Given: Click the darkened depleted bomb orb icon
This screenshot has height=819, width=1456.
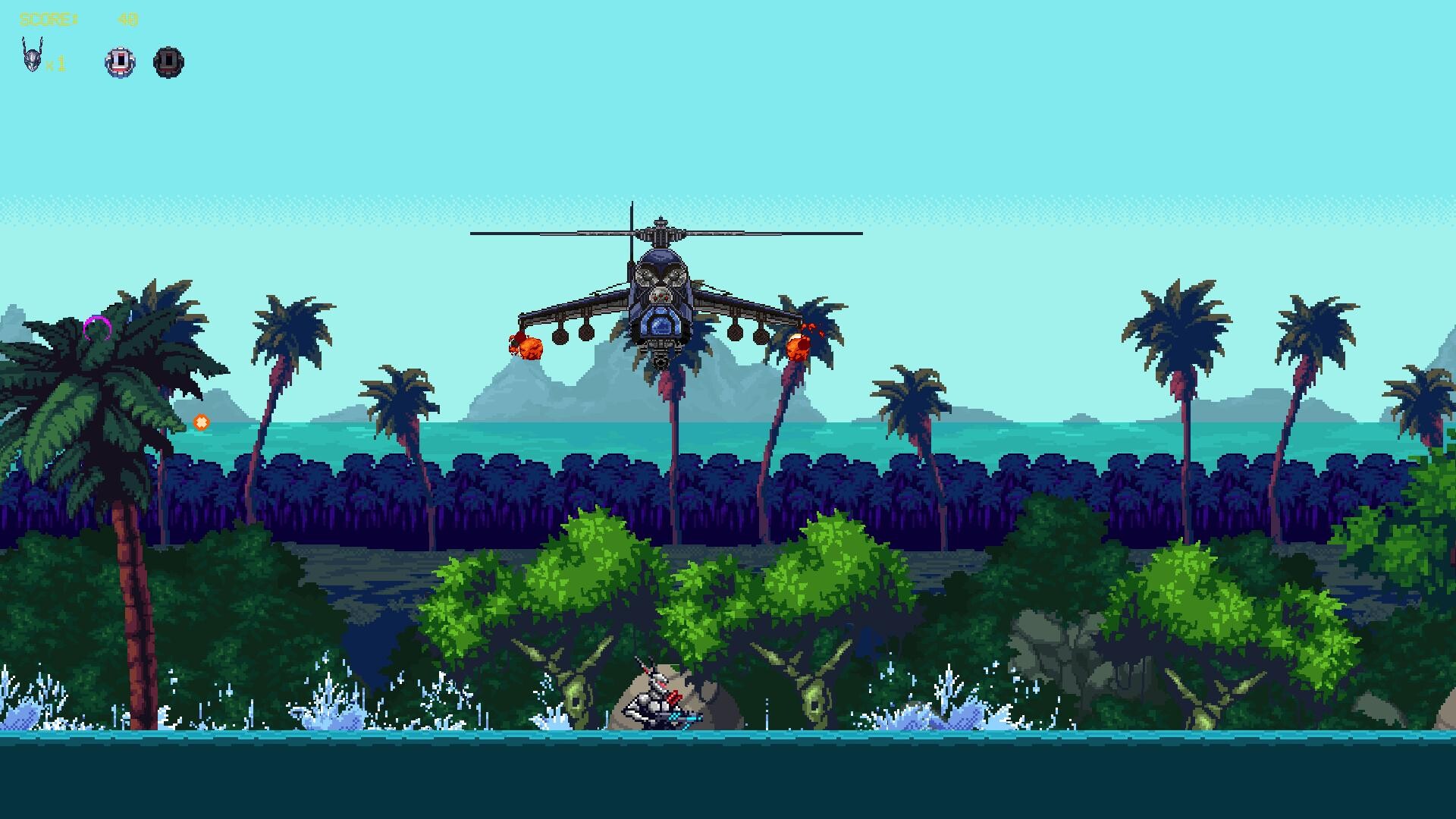Looking at the screenshot, I should click(x=168, y=62).
